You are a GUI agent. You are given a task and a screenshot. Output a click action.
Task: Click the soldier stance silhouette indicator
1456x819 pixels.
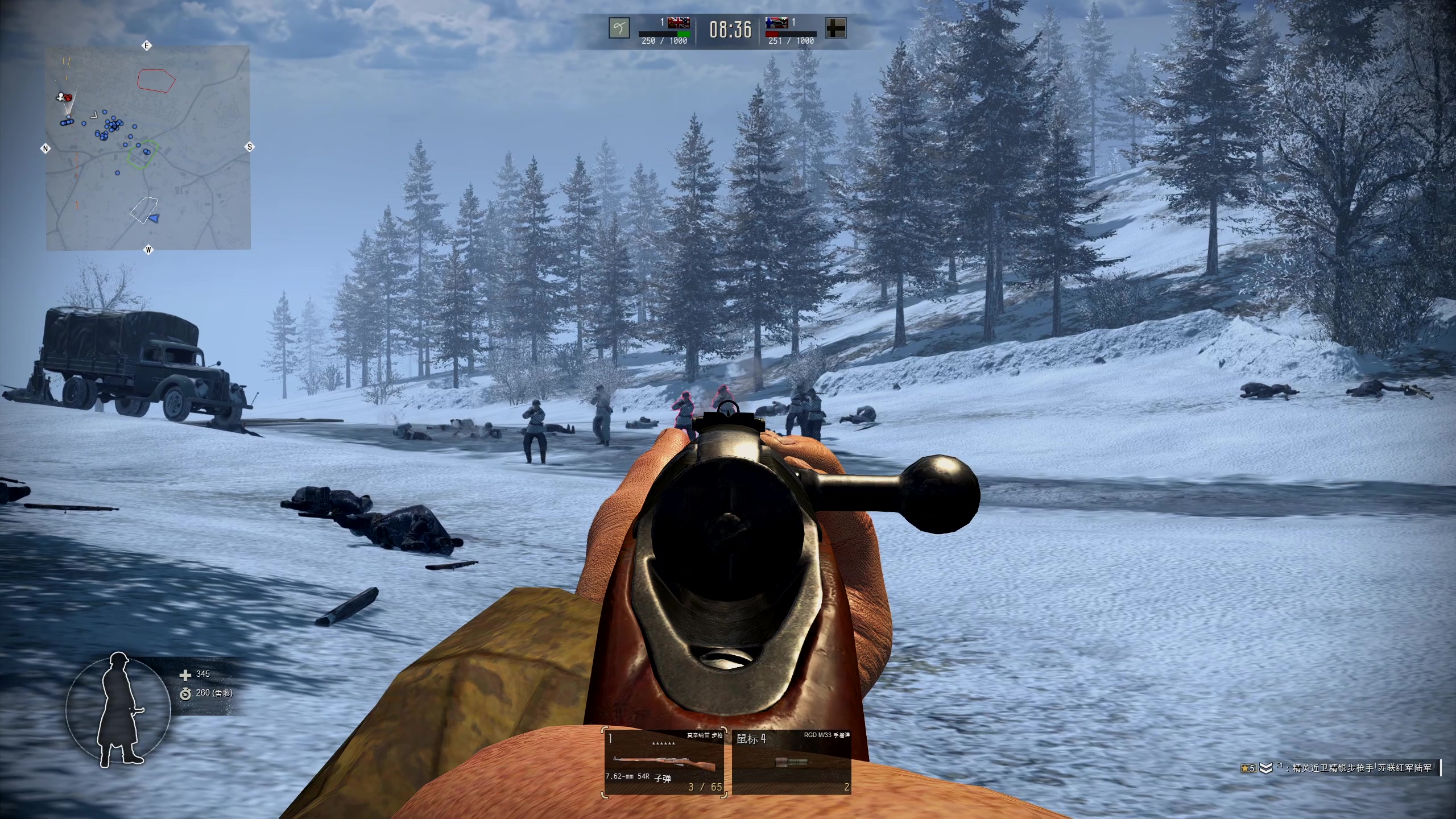(x=118, y=710)
